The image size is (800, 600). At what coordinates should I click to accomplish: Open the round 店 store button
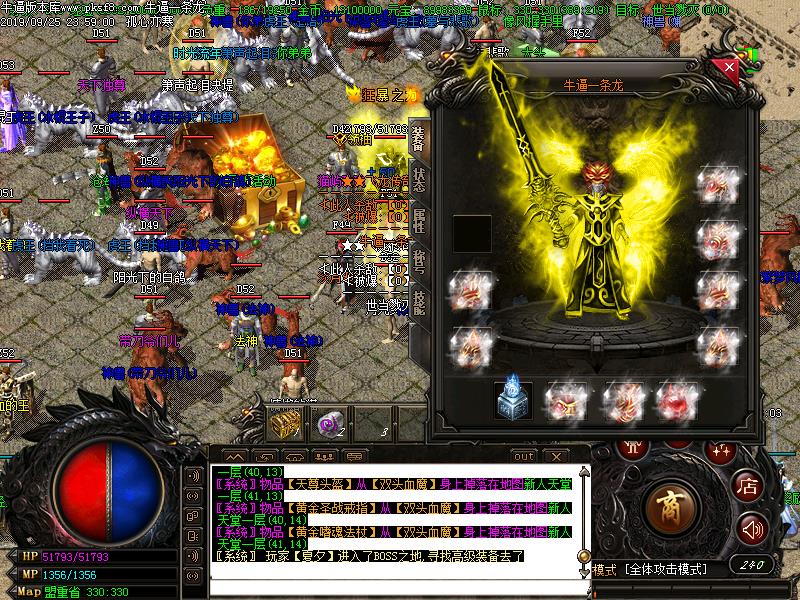click(748, 486)
